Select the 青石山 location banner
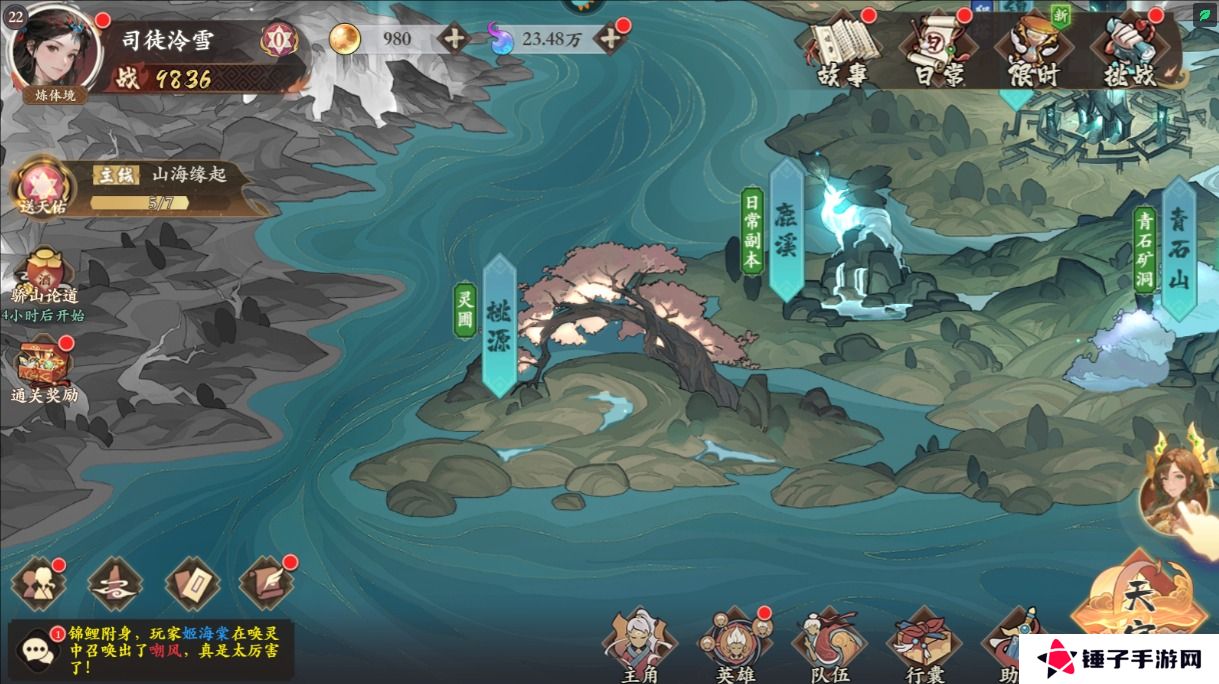The image size is (1219, 684). [1179, 249]
